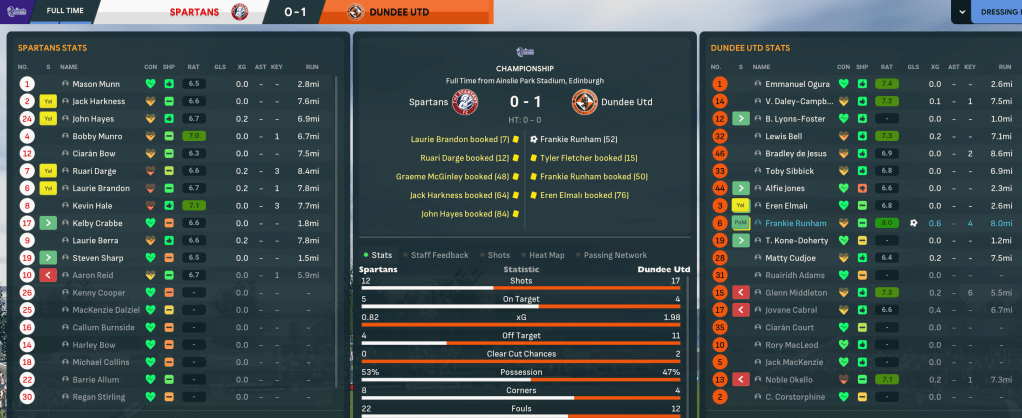The width and height of the screenshot is (1022, 418).
Task: Show the Heat Map tab
Action: (546, 255)
